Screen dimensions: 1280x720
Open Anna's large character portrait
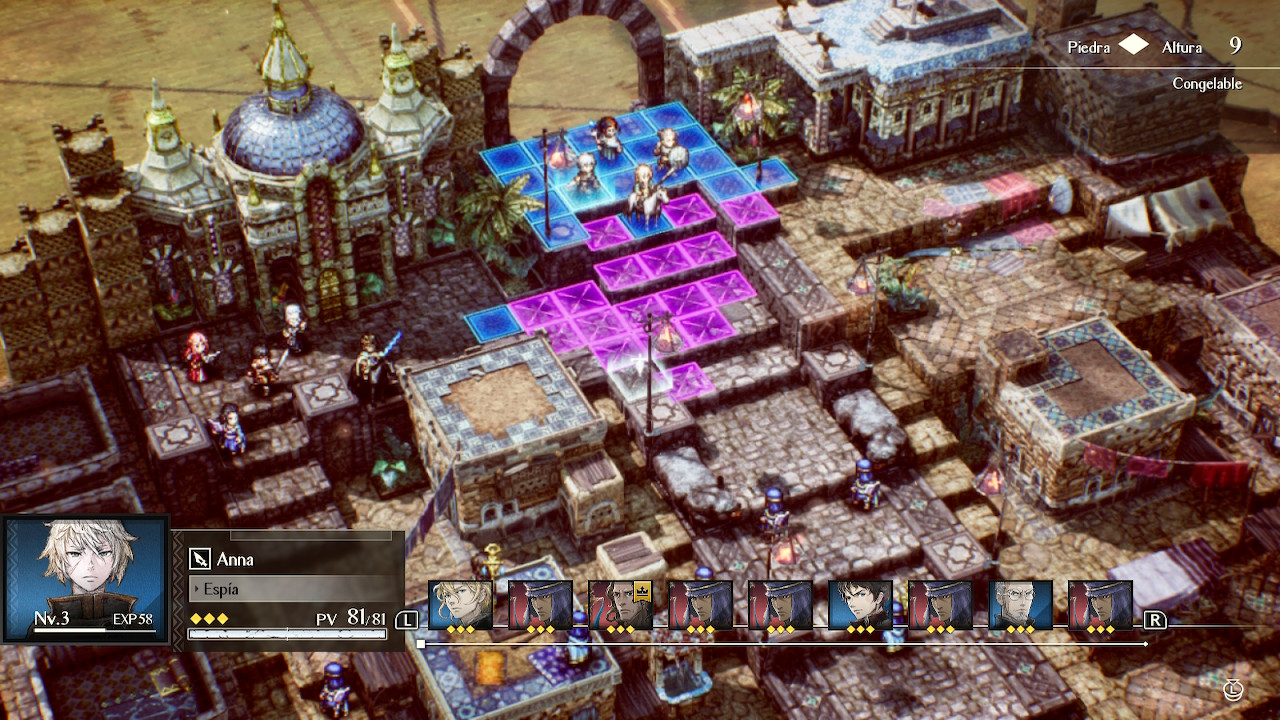pos(84,577)
